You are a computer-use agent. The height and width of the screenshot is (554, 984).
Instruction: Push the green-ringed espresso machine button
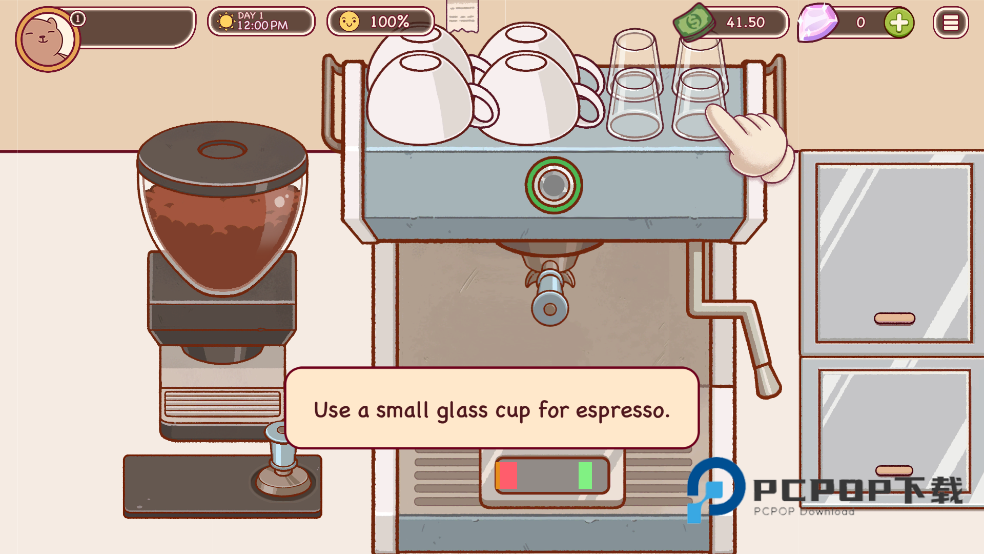[x=553, y=184]
